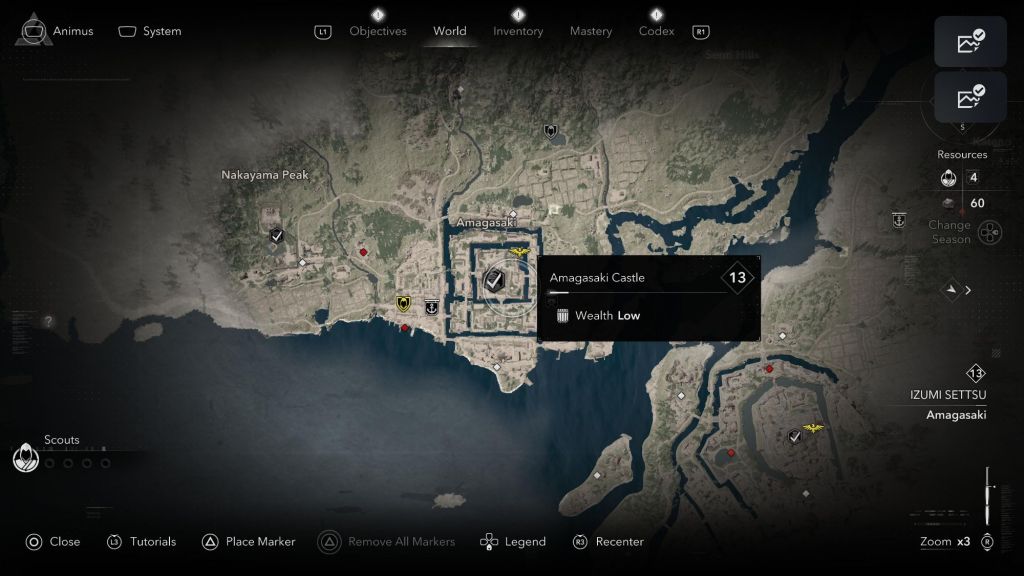Show the map Legend

(513, 541)
